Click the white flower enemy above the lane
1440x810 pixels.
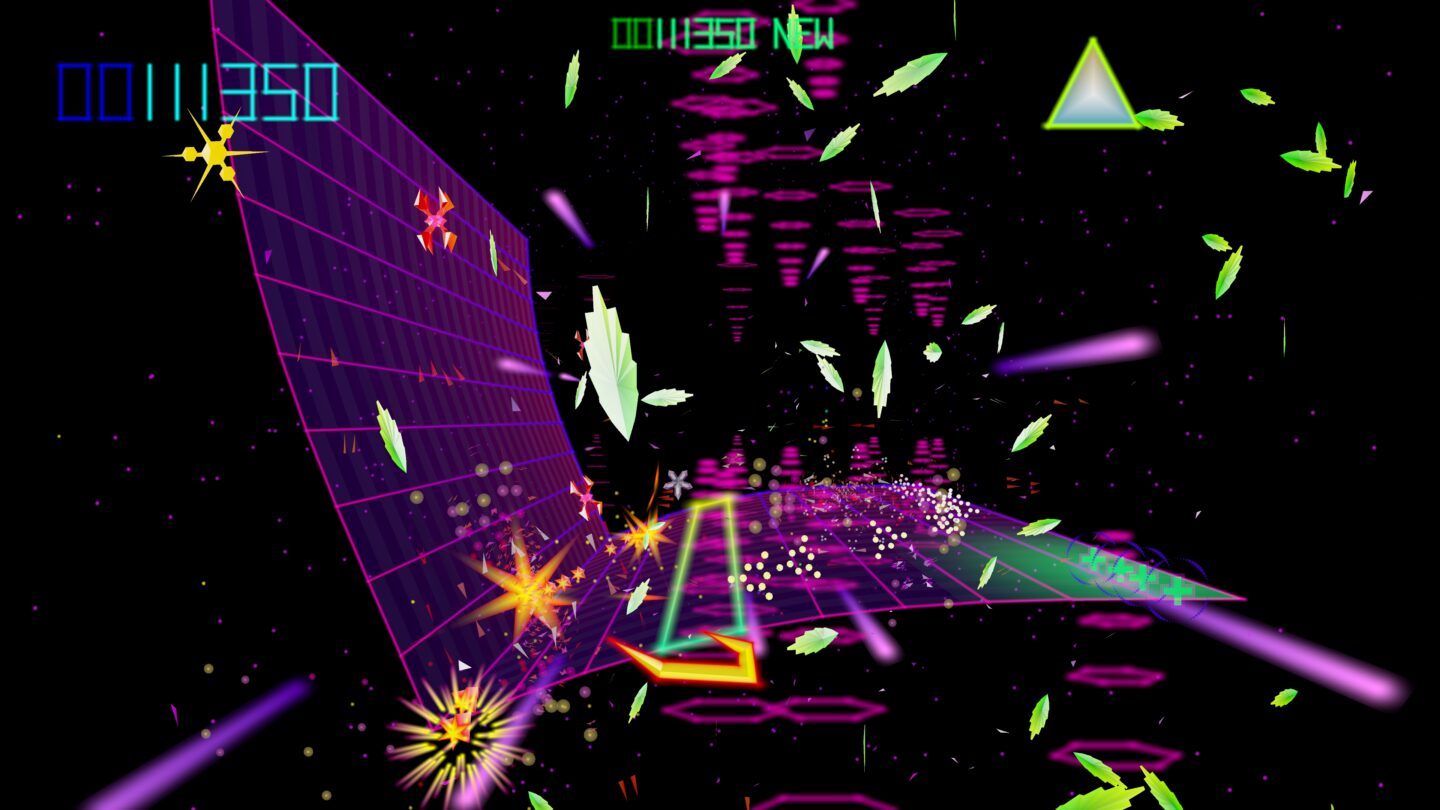(x=676, y=482)
